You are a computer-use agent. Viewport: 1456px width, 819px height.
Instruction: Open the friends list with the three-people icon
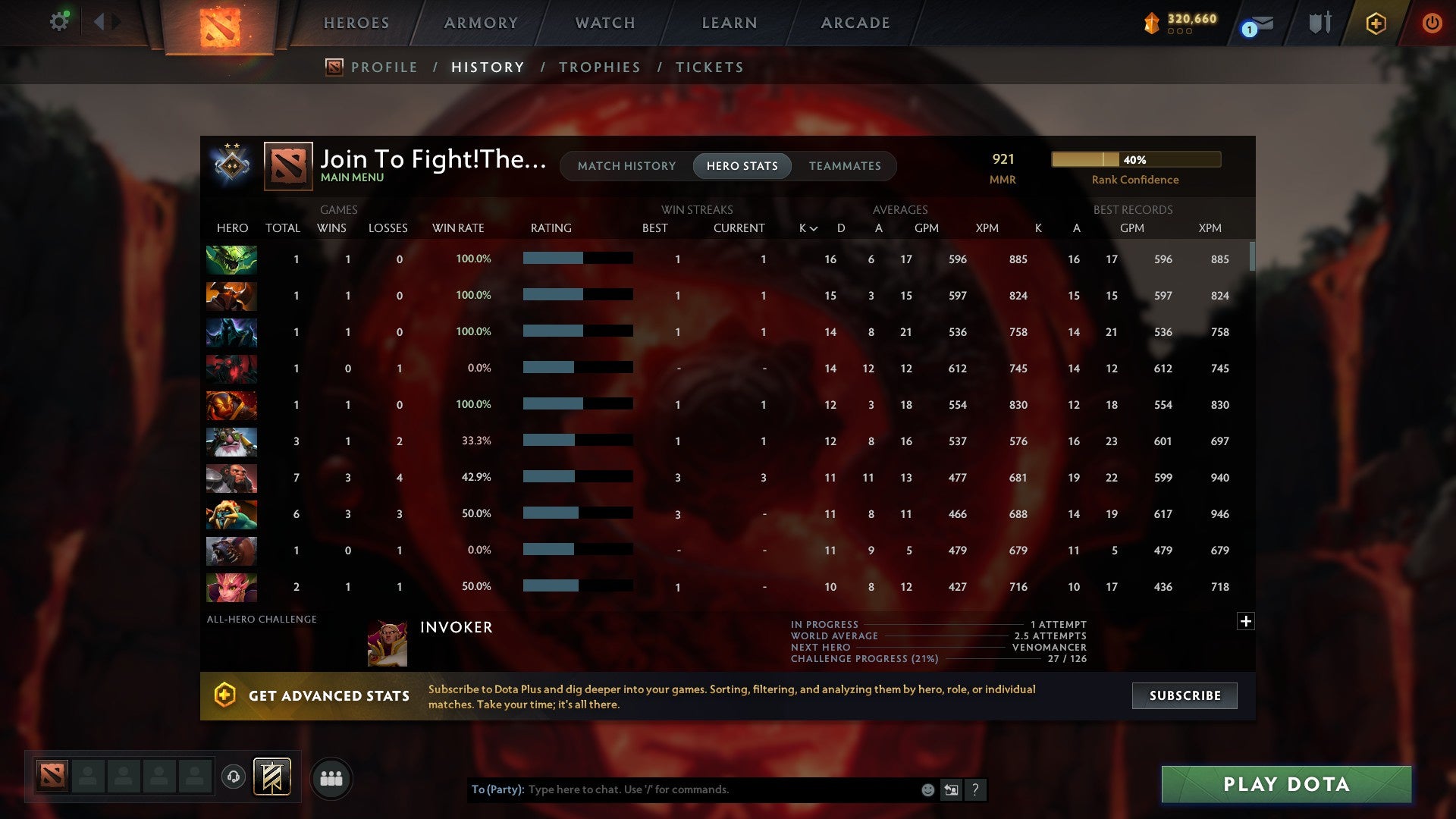click(x=330, y=777)
